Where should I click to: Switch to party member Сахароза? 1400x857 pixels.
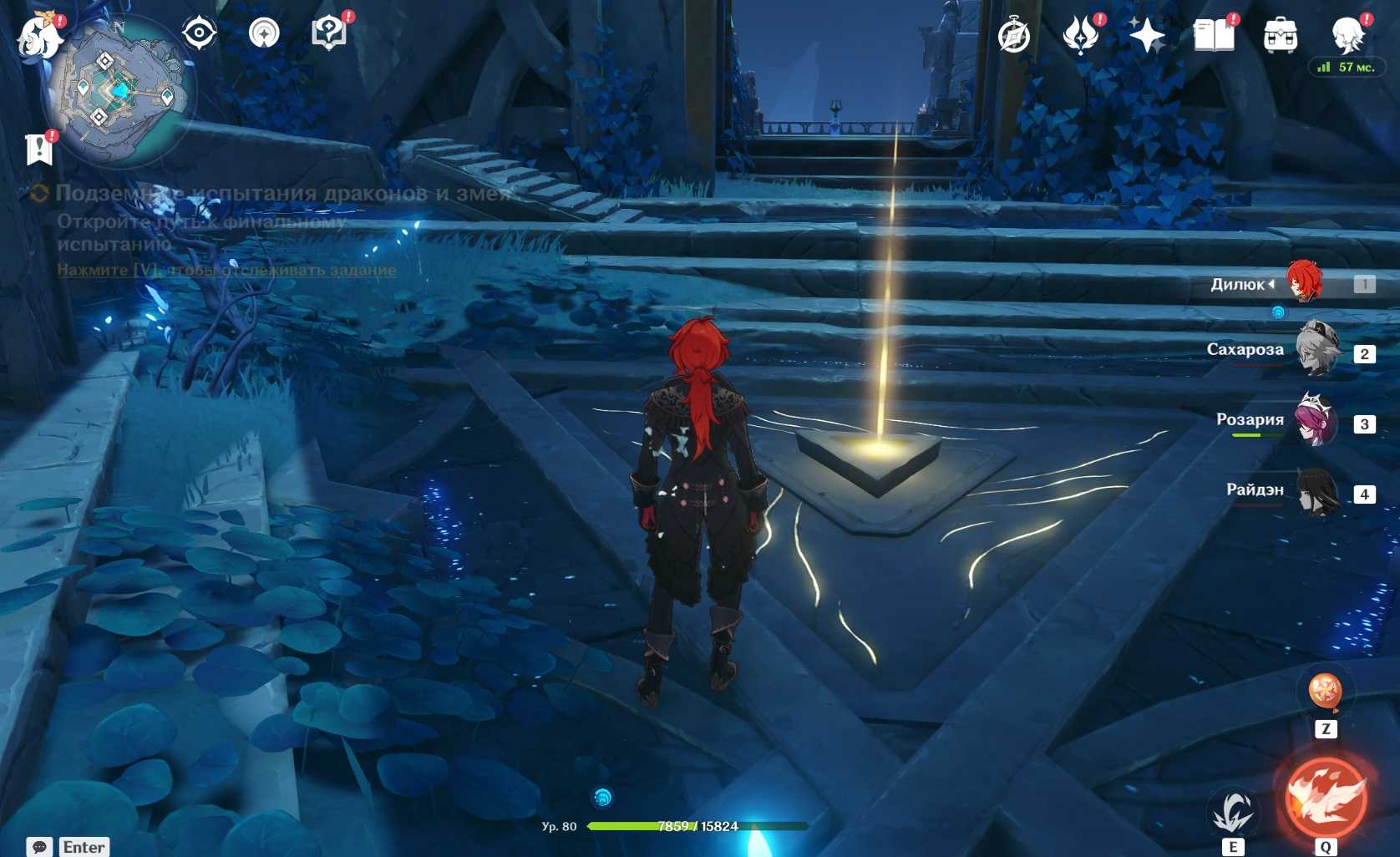[x=1316, y=350]
